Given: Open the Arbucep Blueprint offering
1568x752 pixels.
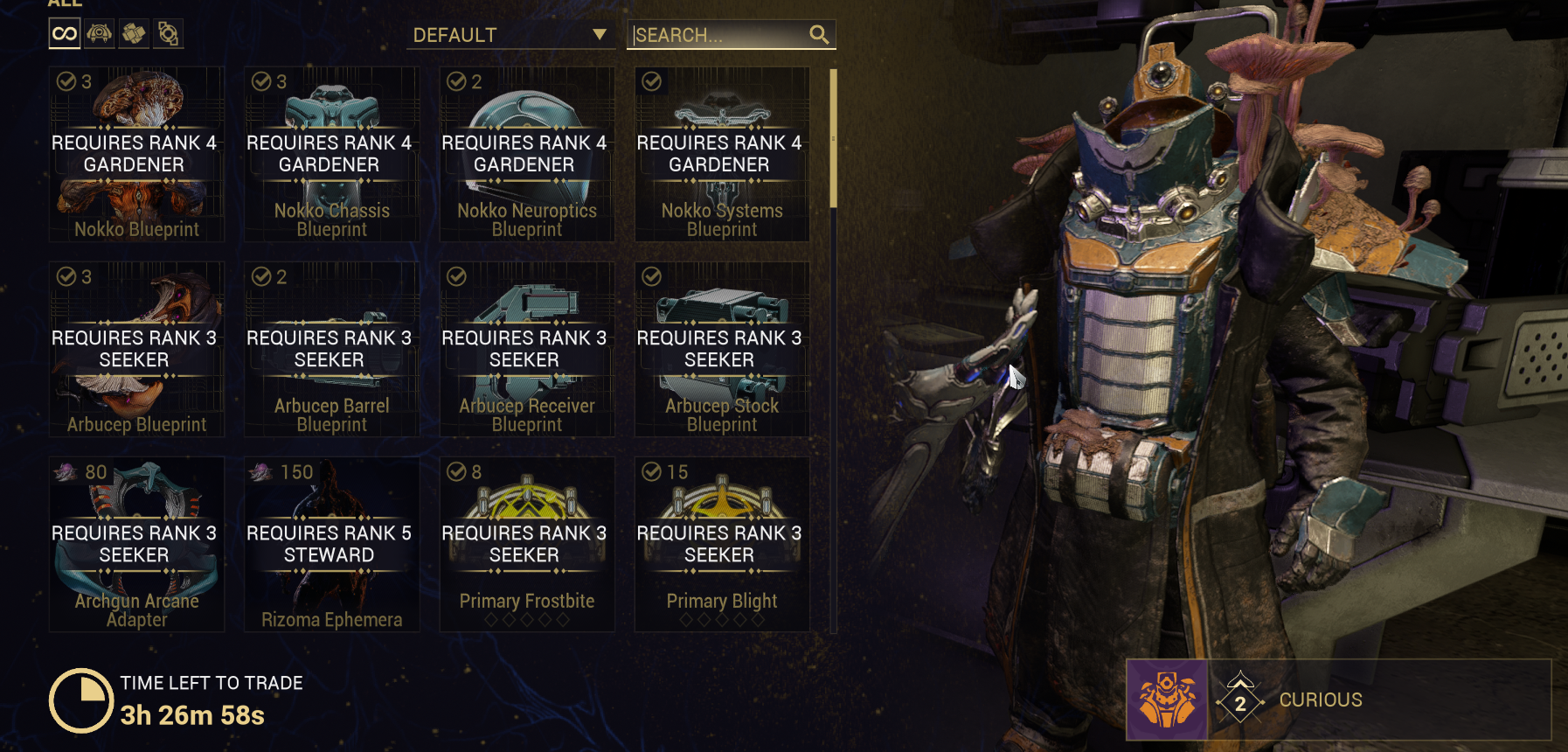Looking at the screenshot, I should (x=136, y=349).
